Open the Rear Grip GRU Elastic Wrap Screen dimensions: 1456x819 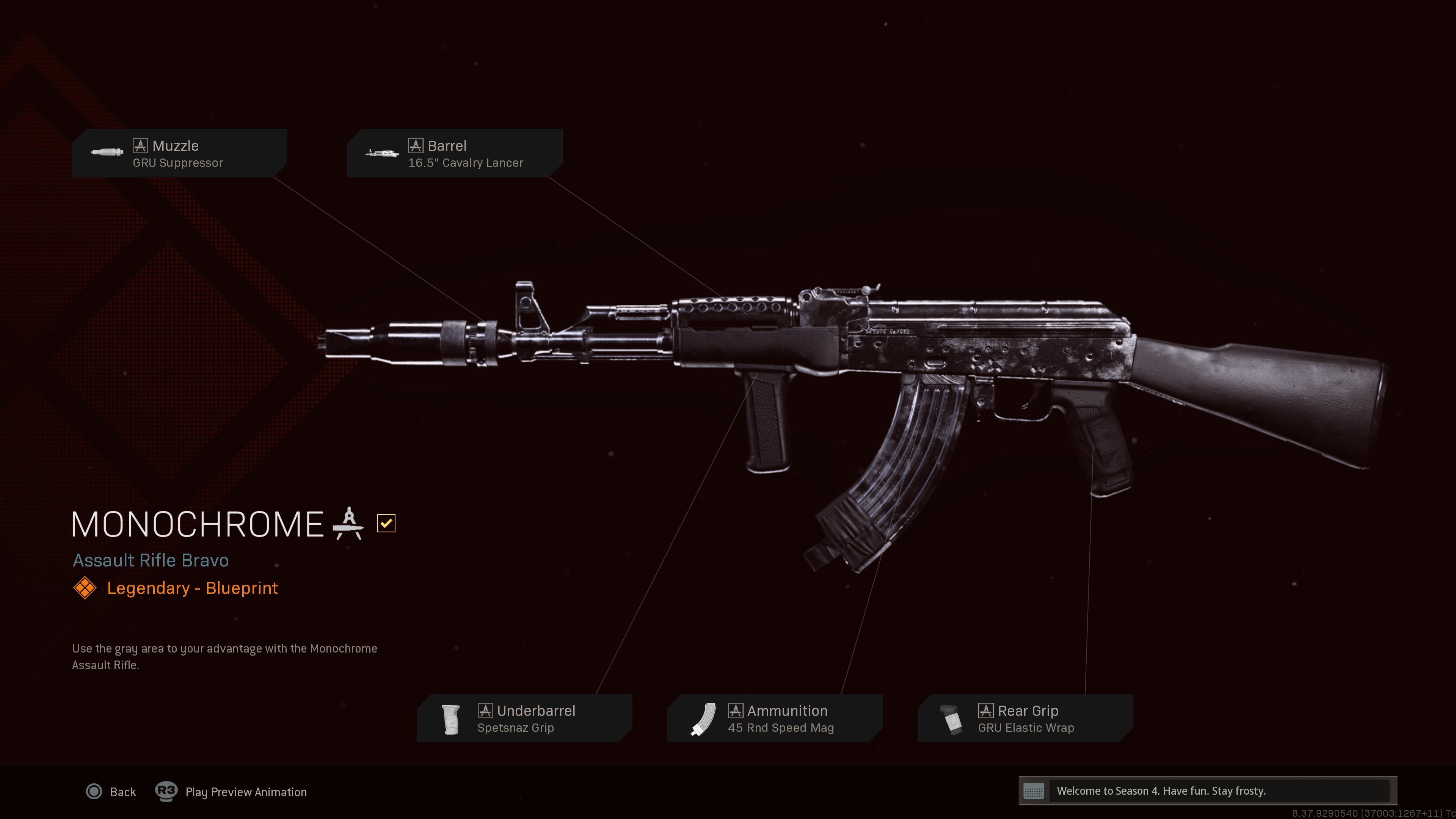1025,719
